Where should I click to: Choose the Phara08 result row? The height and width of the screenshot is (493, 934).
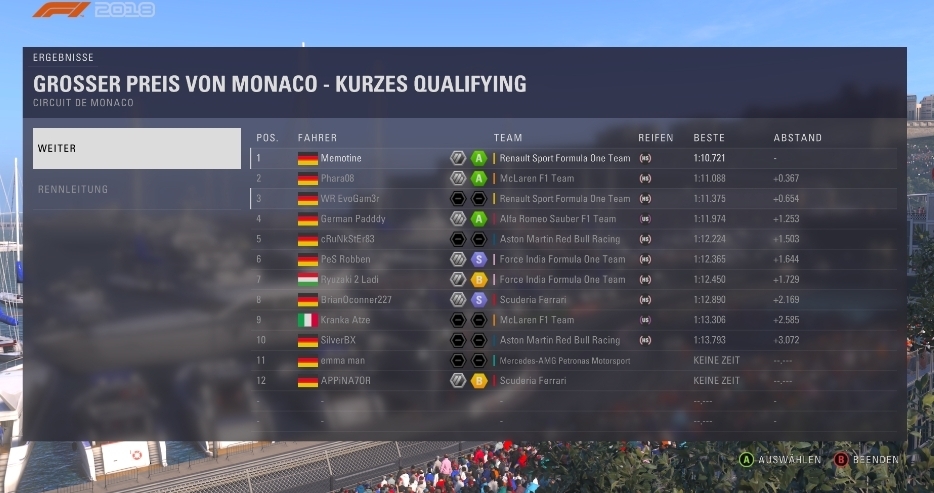(x=573, y=178)
